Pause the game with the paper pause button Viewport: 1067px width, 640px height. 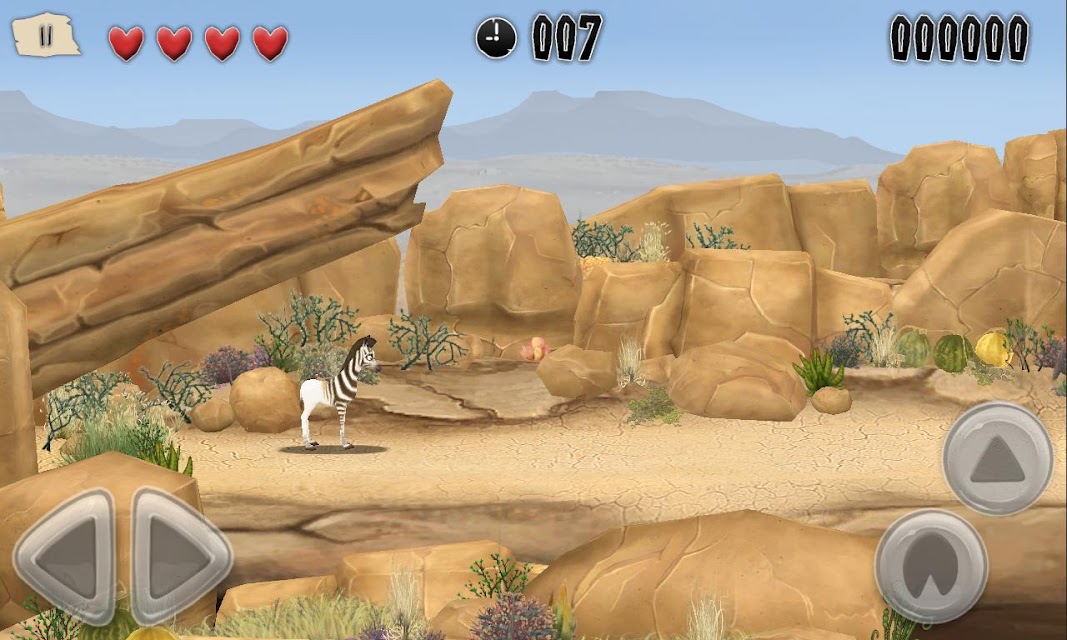tap(46, 36)
